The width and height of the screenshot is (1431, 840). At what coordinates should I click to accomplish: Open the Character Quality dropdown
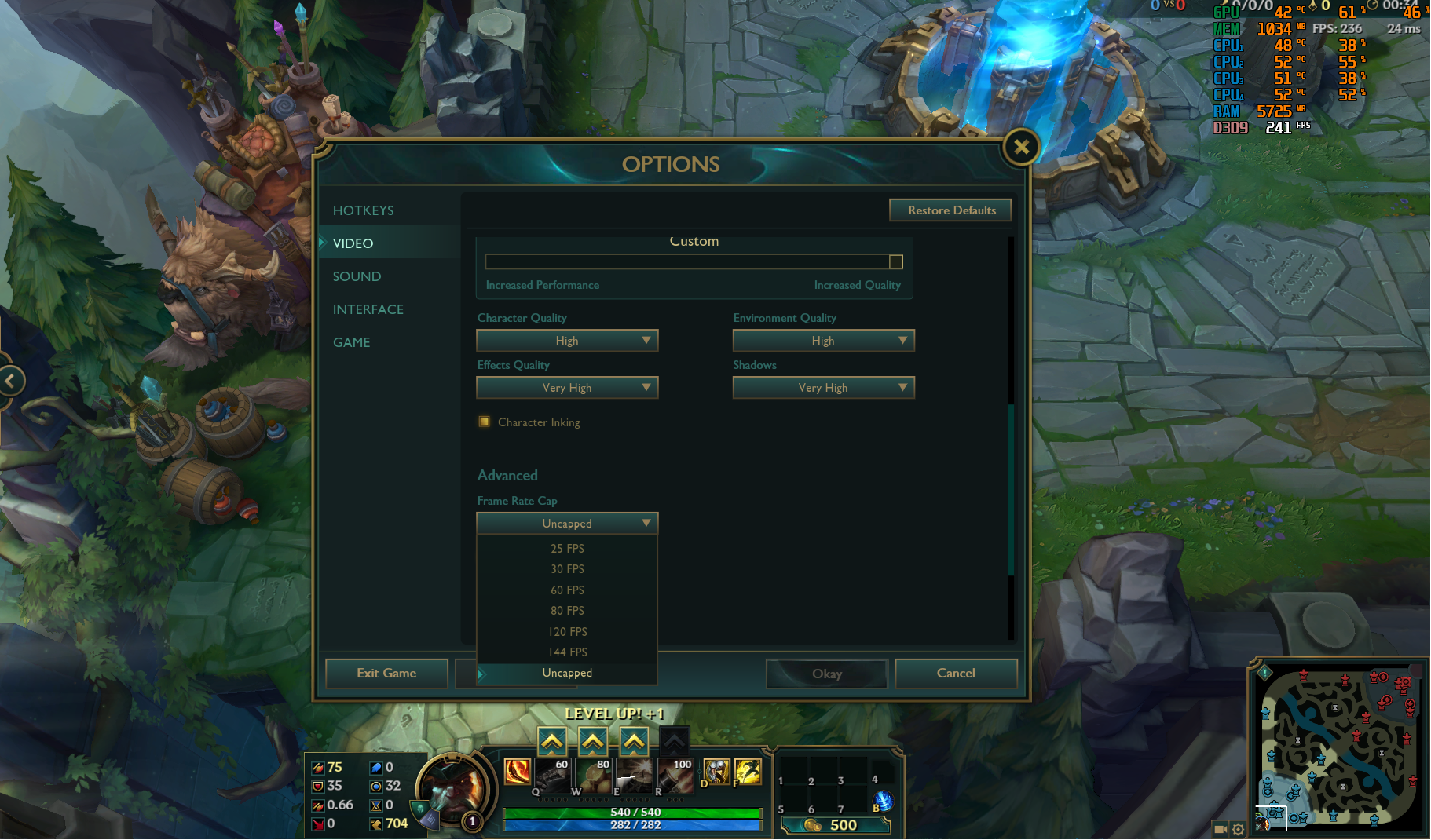tap(567, 340)
